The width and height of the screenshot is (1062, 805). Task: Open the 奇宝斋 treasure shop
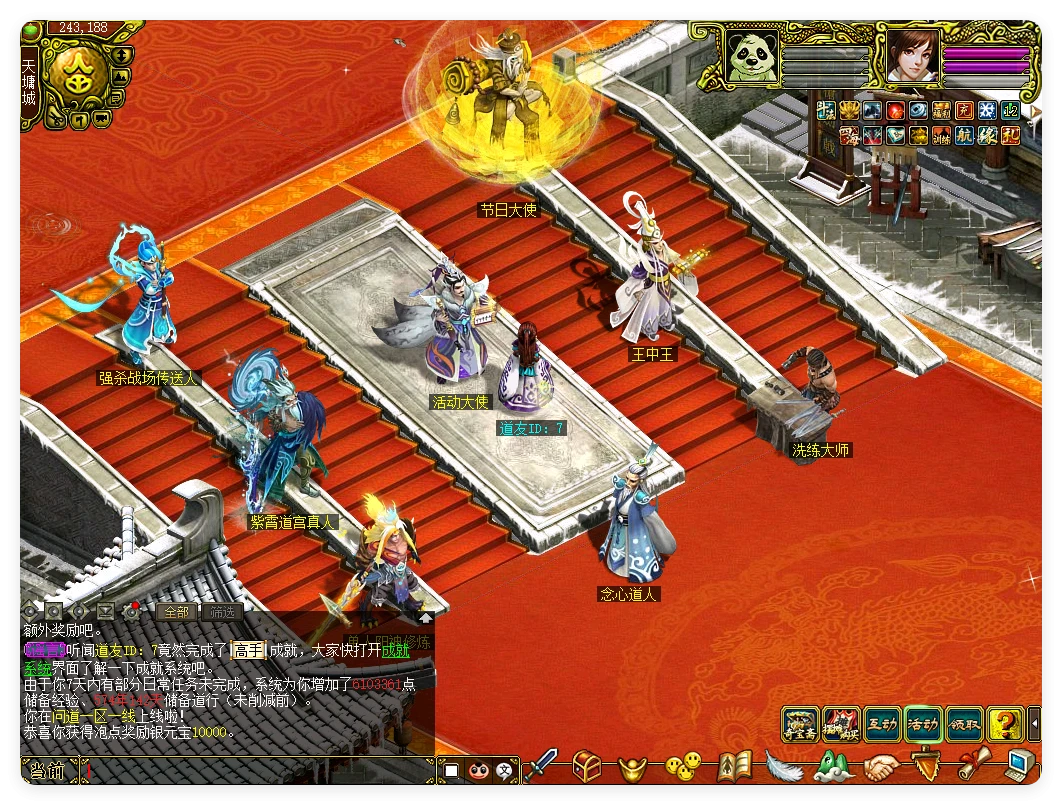click(x=800, y=724)
